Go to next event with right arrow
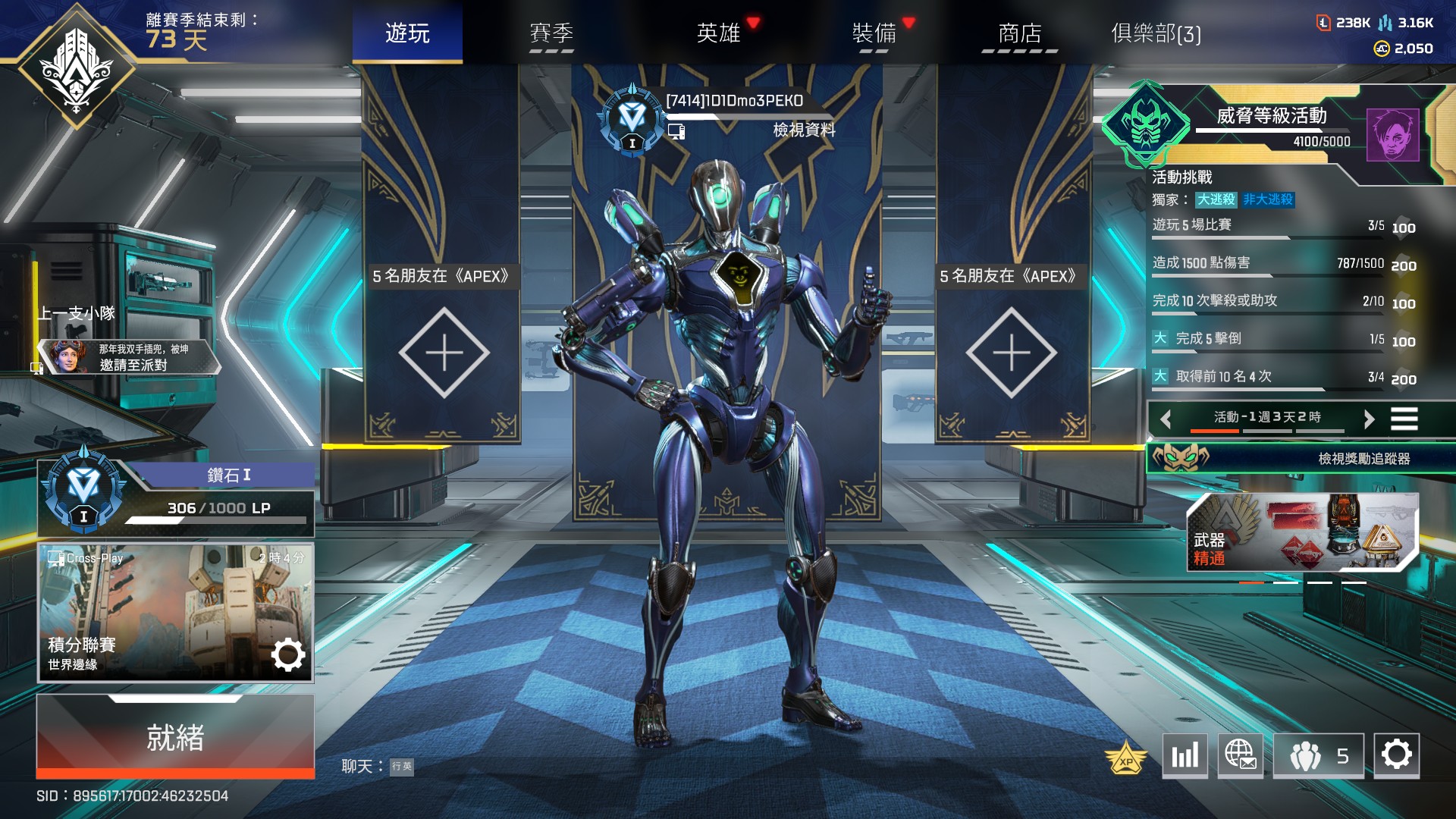Screen dimensions: 1456x819 click(x=1370, y=418)
